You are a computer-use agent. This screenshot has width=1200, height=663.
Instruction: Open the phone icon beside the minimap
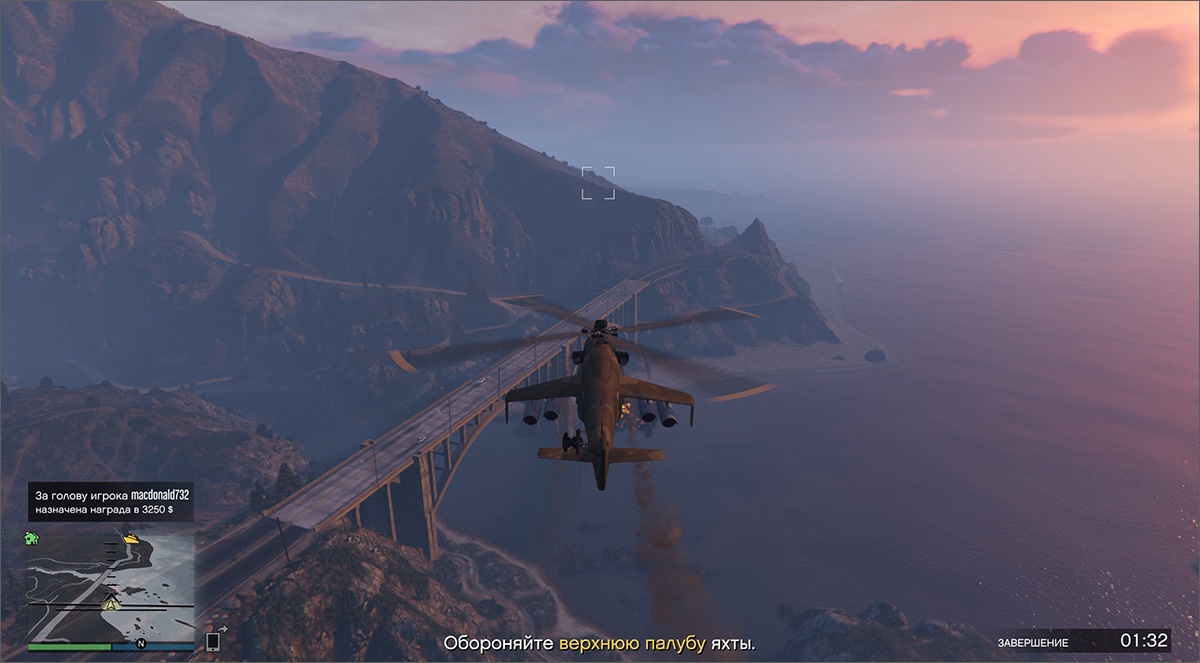point(212,641)
